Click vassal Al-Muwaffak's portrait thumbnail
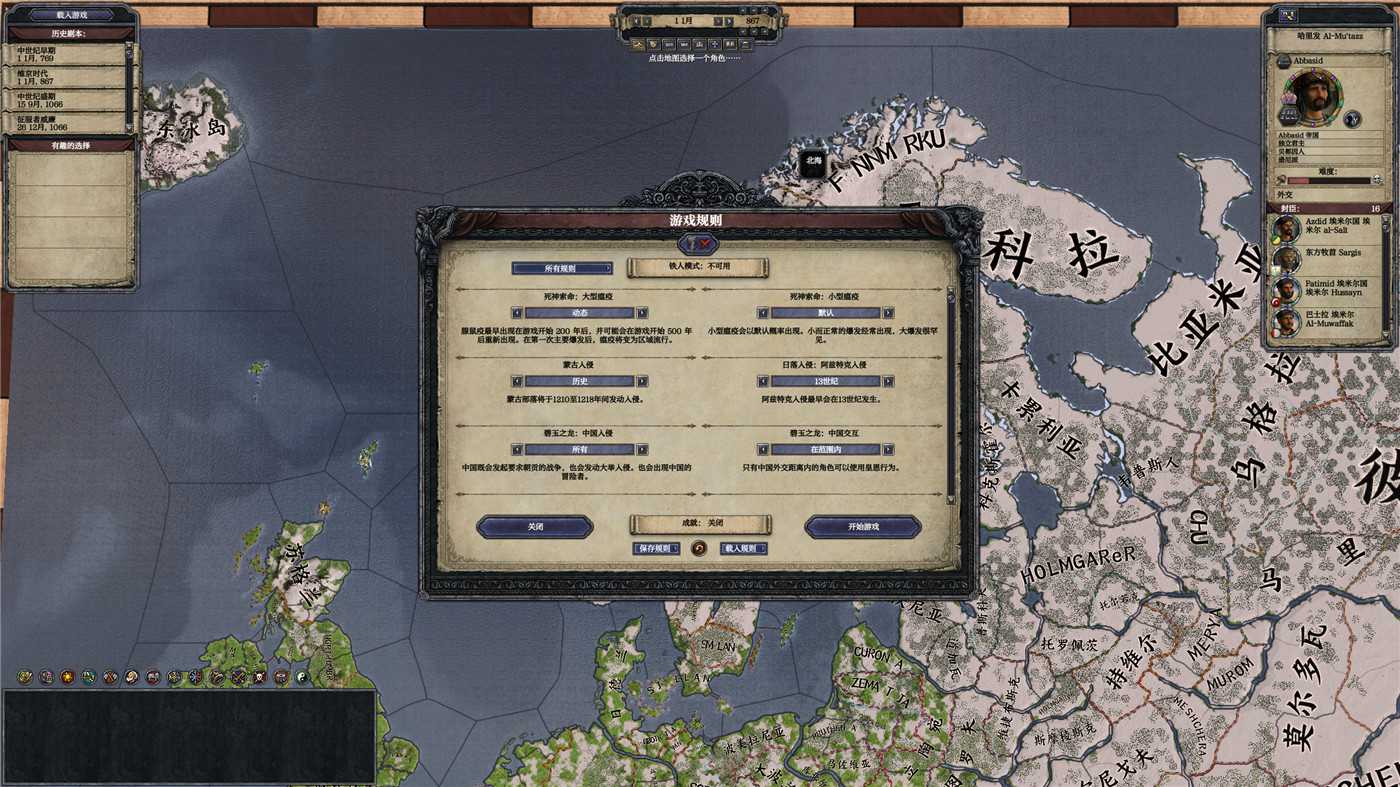The image size is (1400, 787). pos(1285,320)
